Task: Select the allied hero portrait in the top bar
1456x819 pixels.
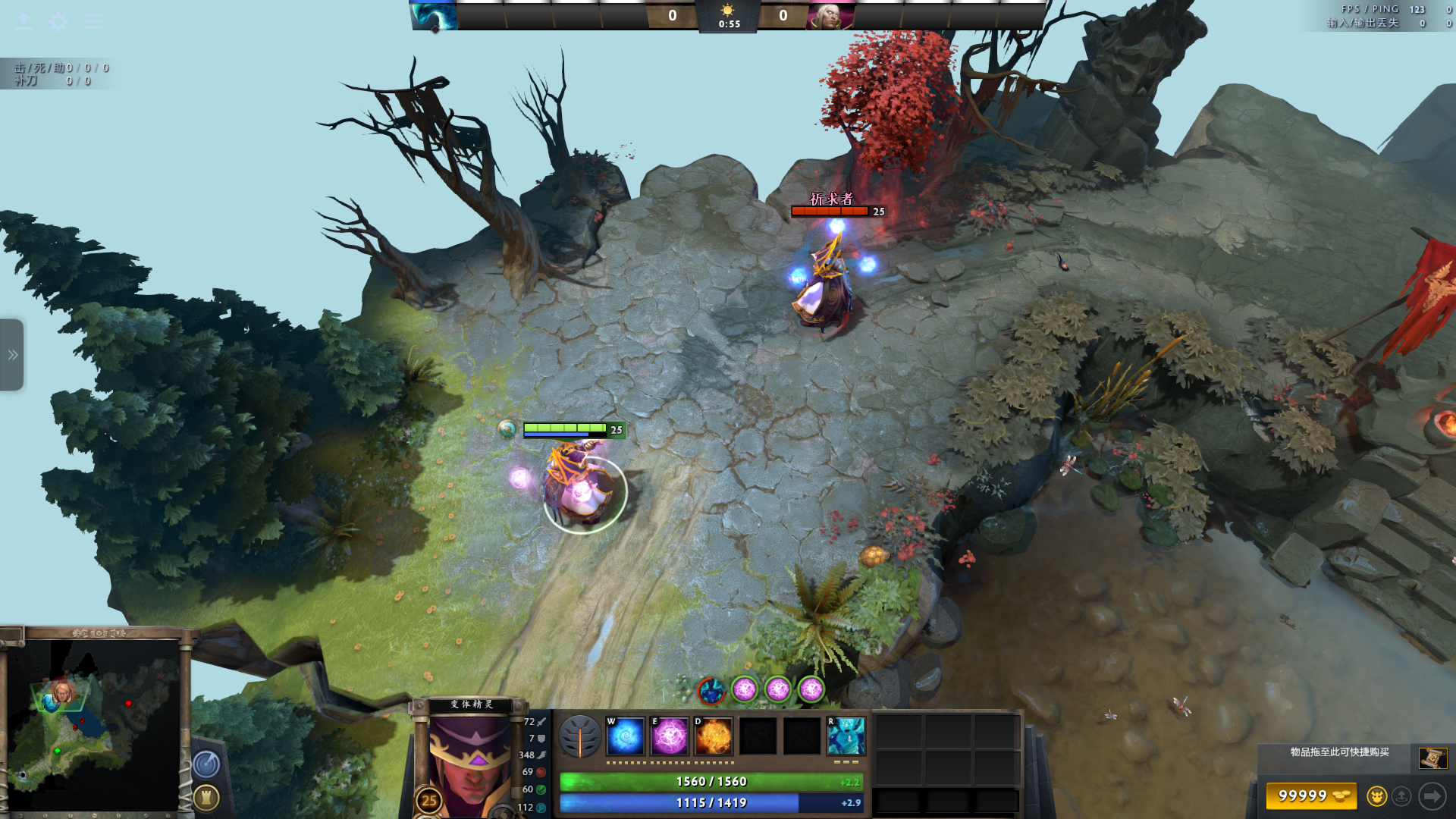Action: 435,15
